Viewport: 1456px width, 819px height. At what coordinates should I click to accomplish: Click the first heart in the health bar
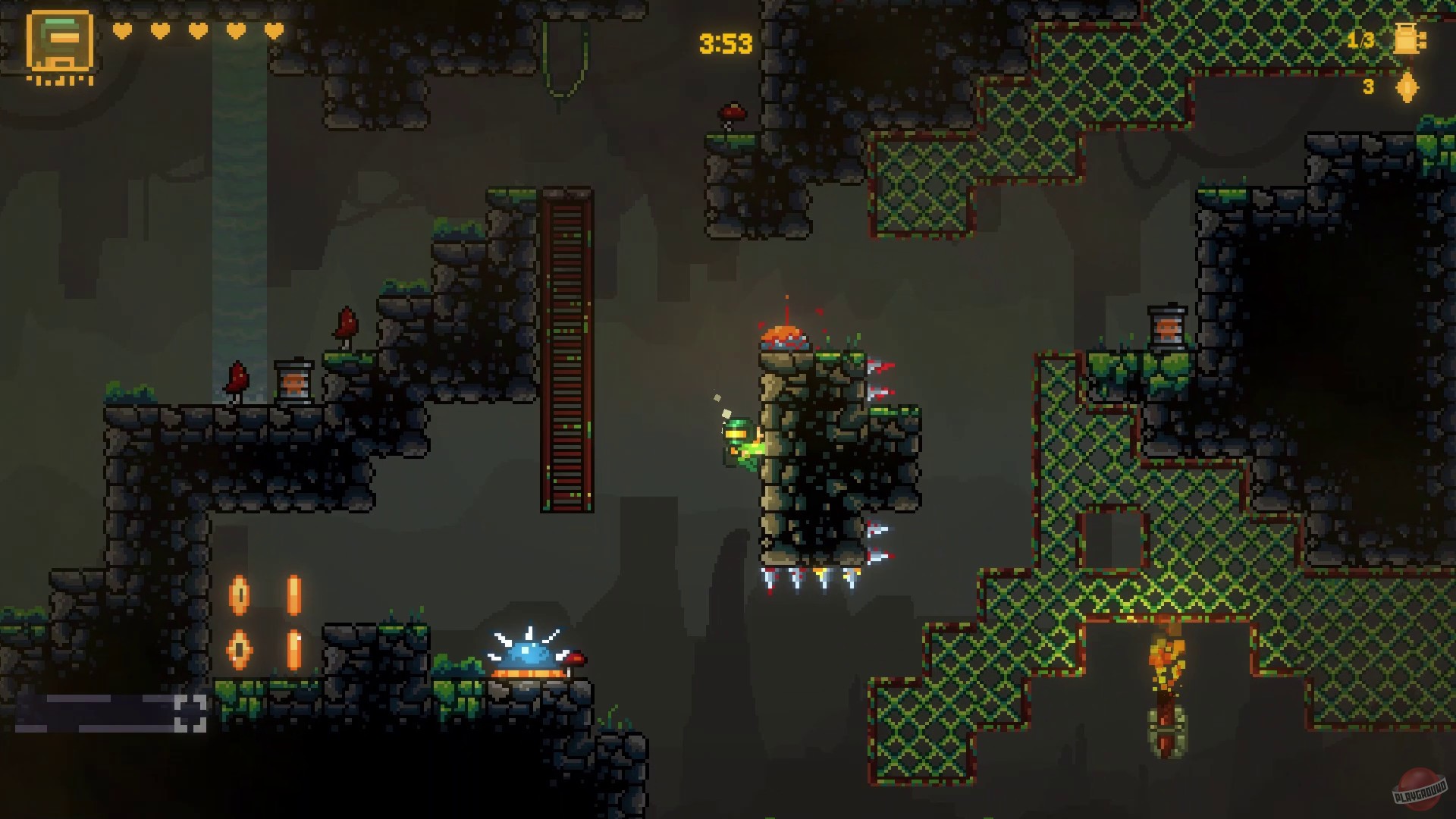(121, 30)
